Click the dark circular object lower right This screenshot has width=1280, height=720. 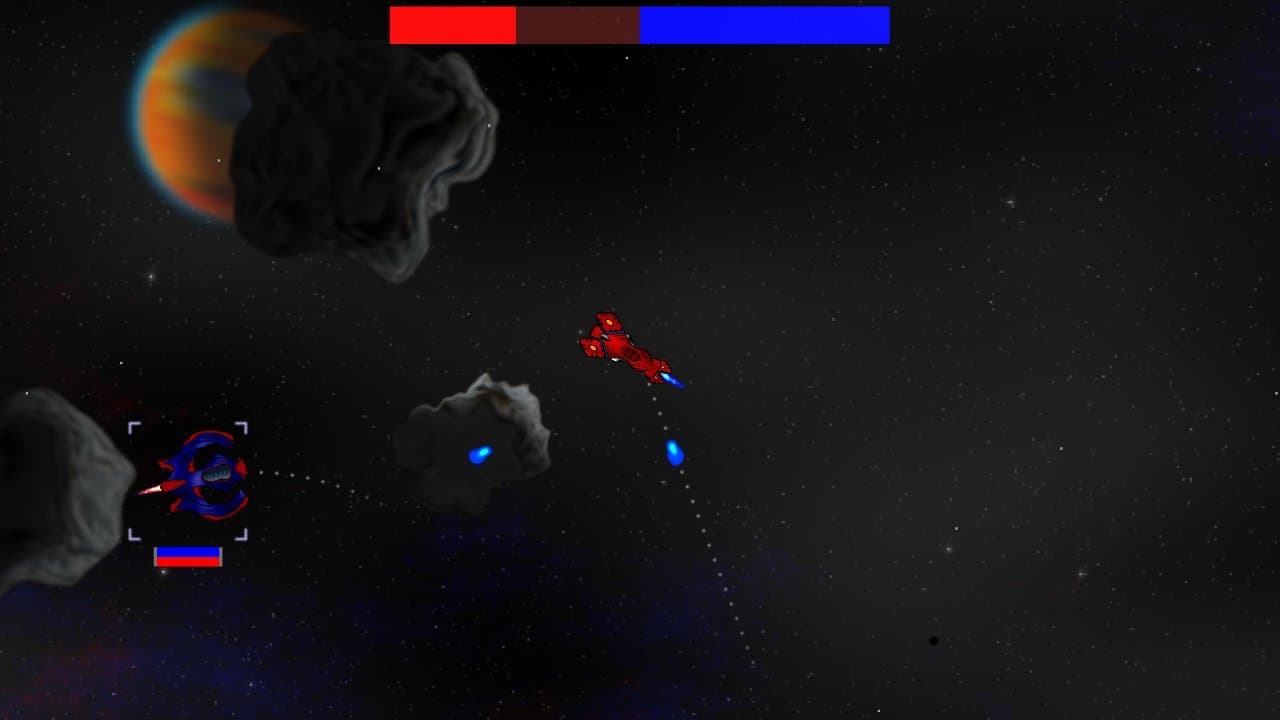[932, 638]
